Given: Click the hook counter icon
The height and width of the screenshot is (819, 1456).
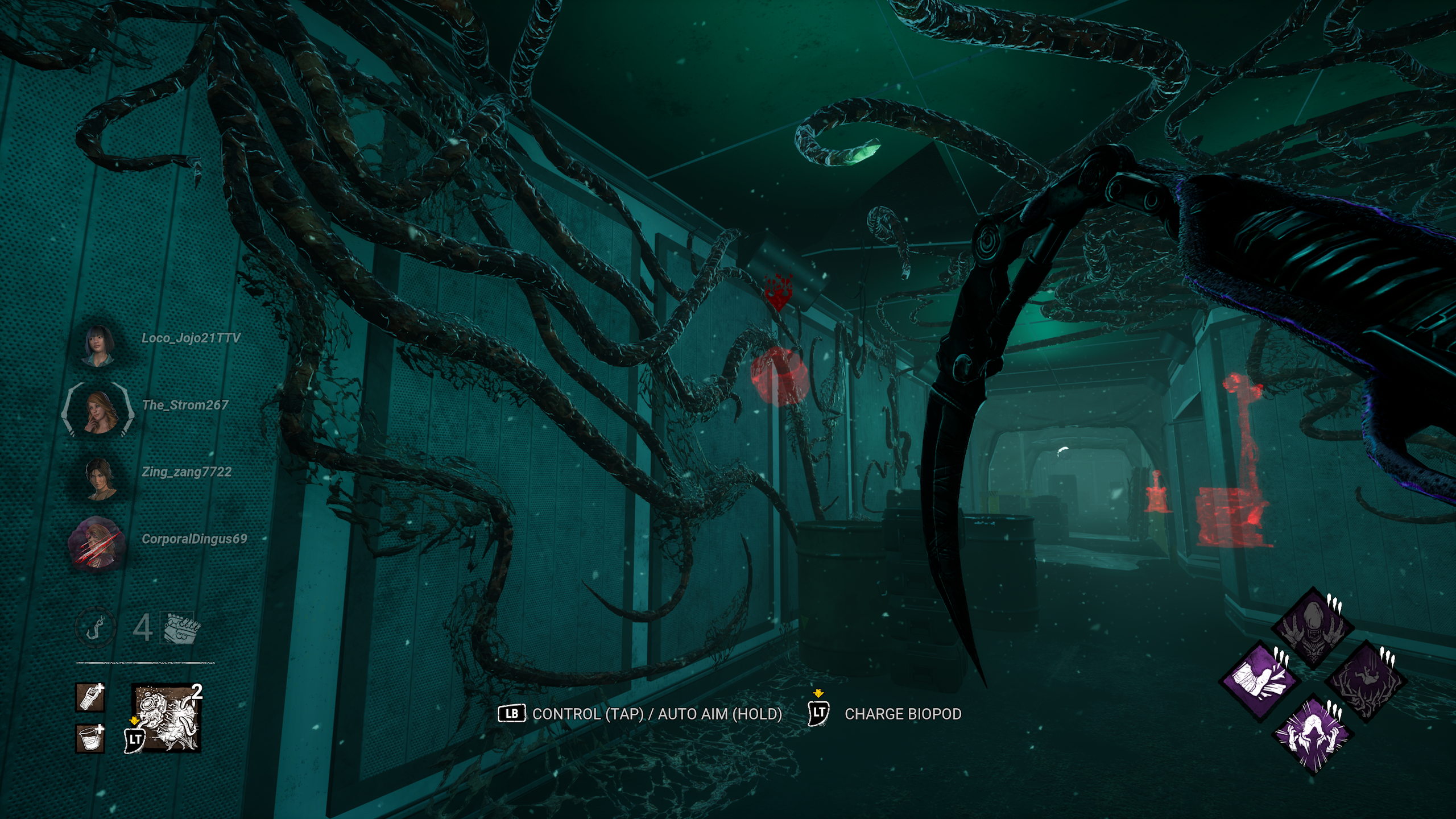Looking at the screenshot, I should click(x=96, y=627).
